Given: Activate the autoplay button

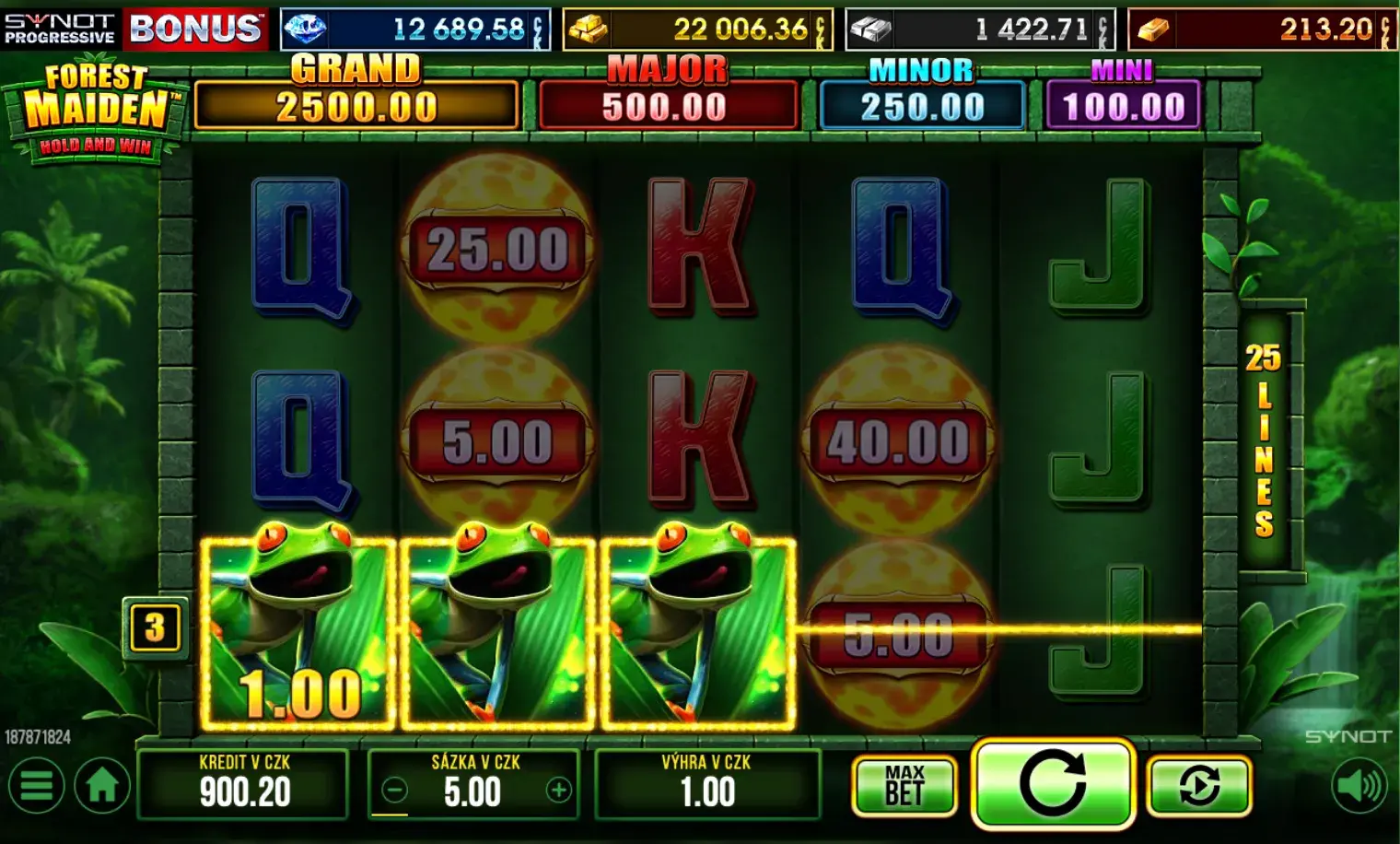Looking at the screenshot, I should coord(1199,786).
